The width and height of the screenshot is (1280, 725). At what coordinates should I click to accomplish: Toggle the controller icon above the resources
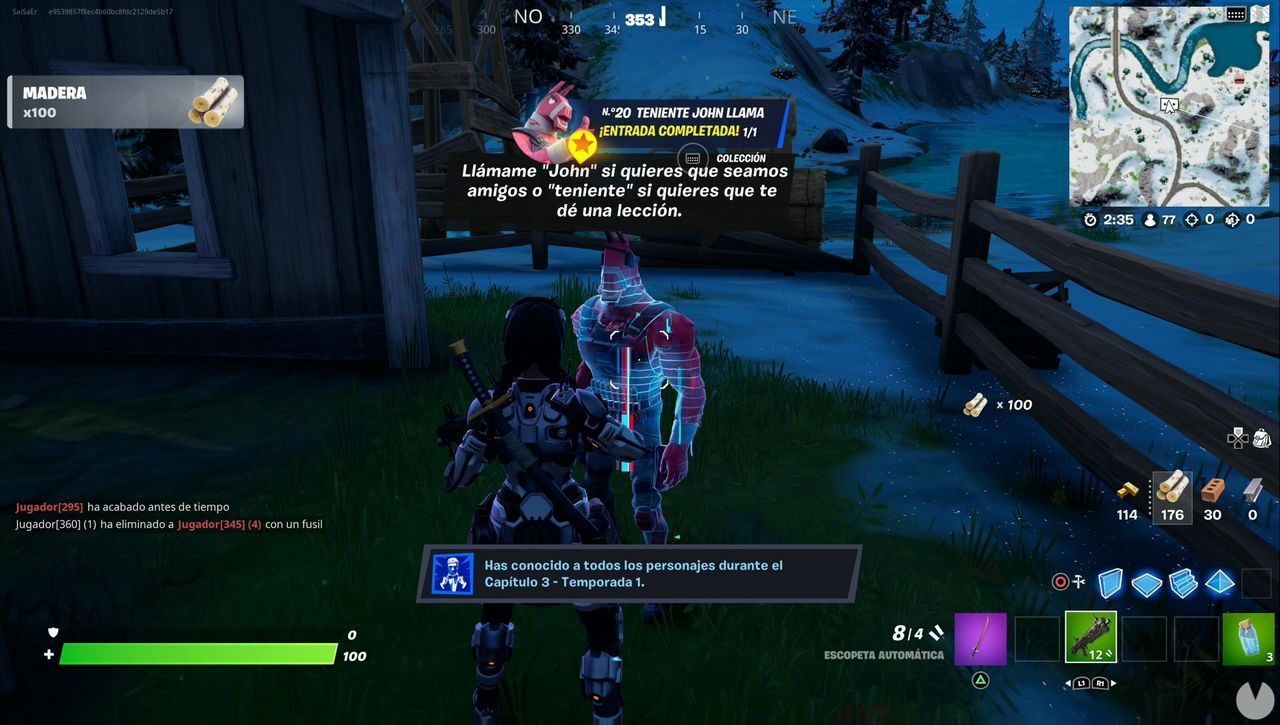[1236, 438]
